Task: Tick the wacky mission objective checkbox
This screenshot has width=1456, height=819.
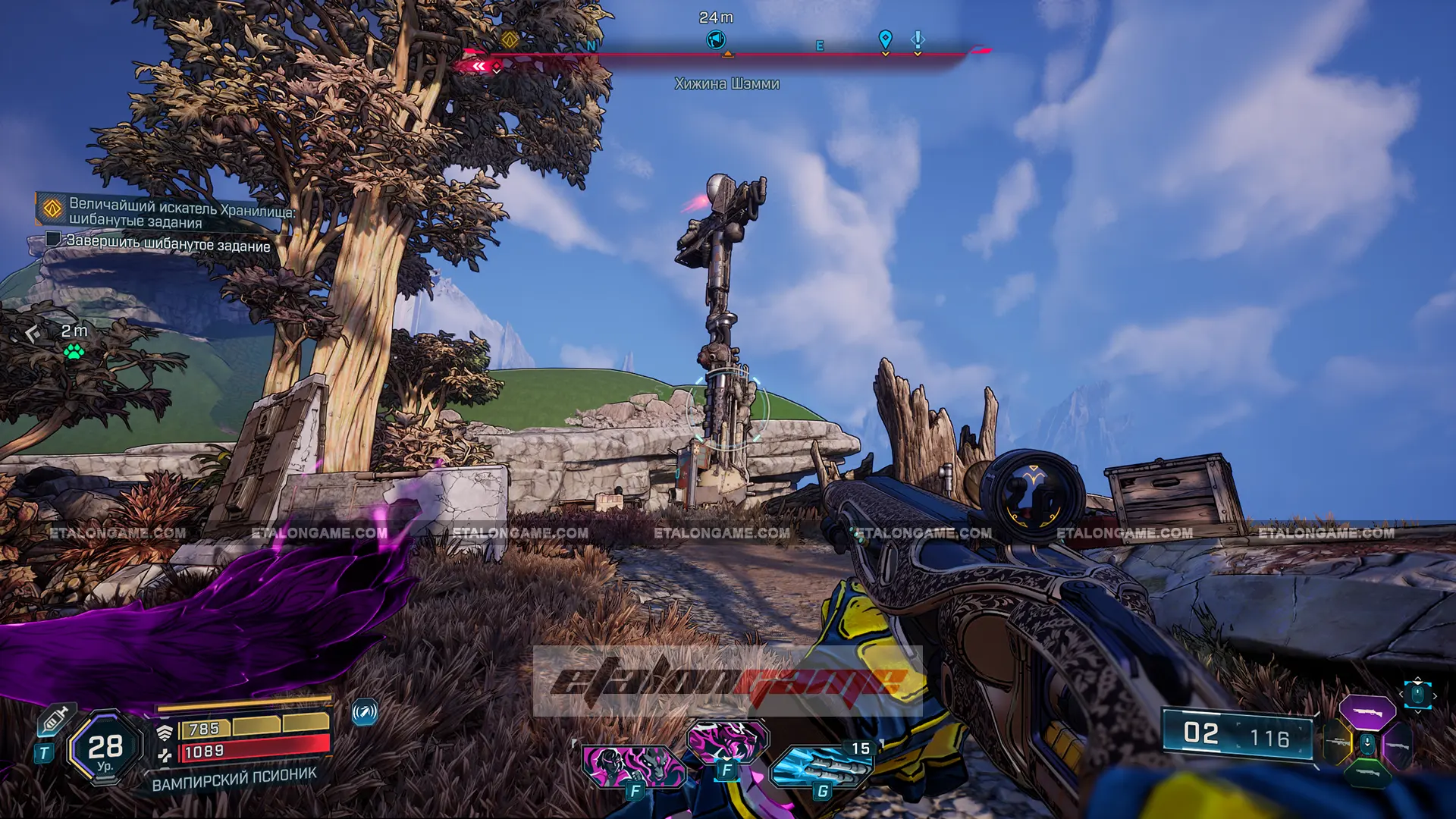Action: [x=53, y=240]
